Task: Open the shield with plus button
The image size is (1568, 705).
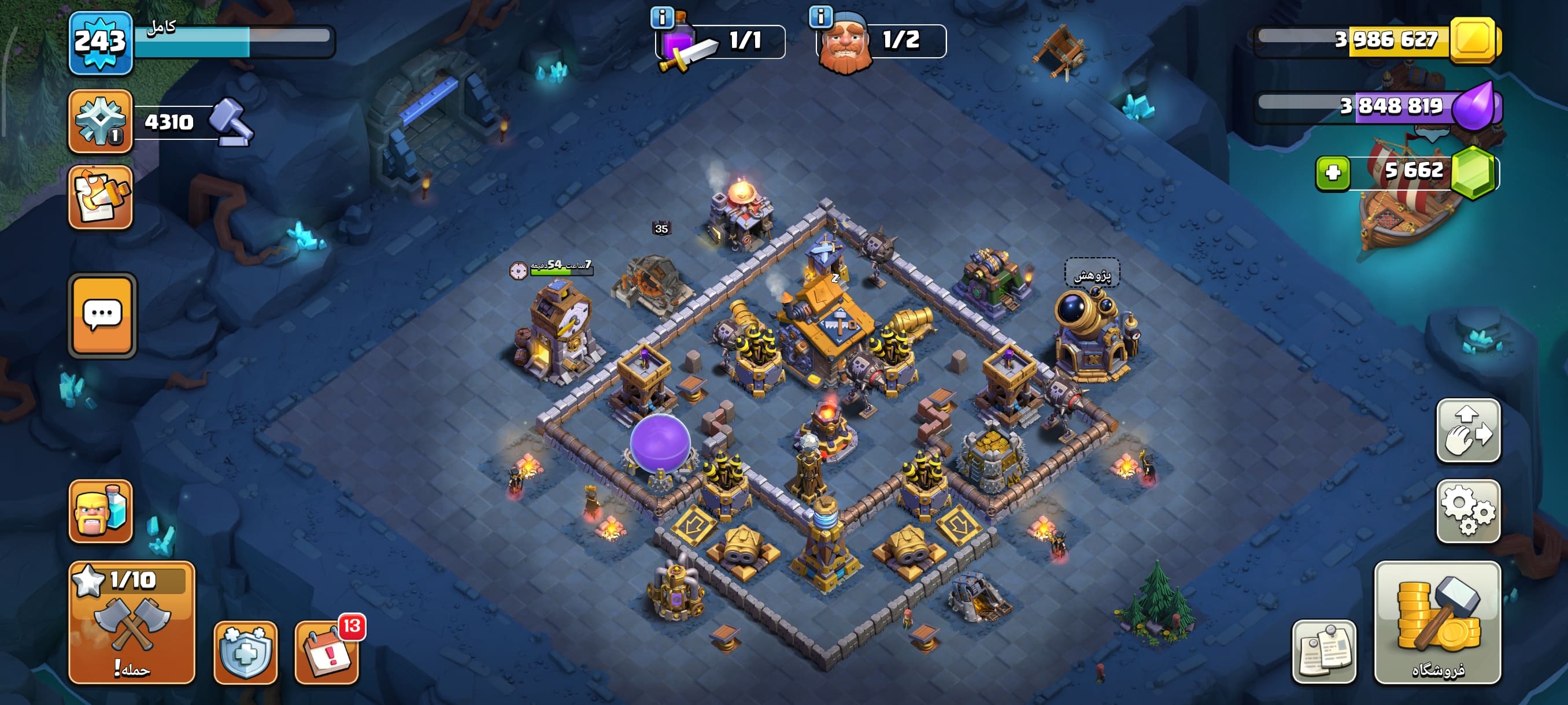Action: (245, 652)
